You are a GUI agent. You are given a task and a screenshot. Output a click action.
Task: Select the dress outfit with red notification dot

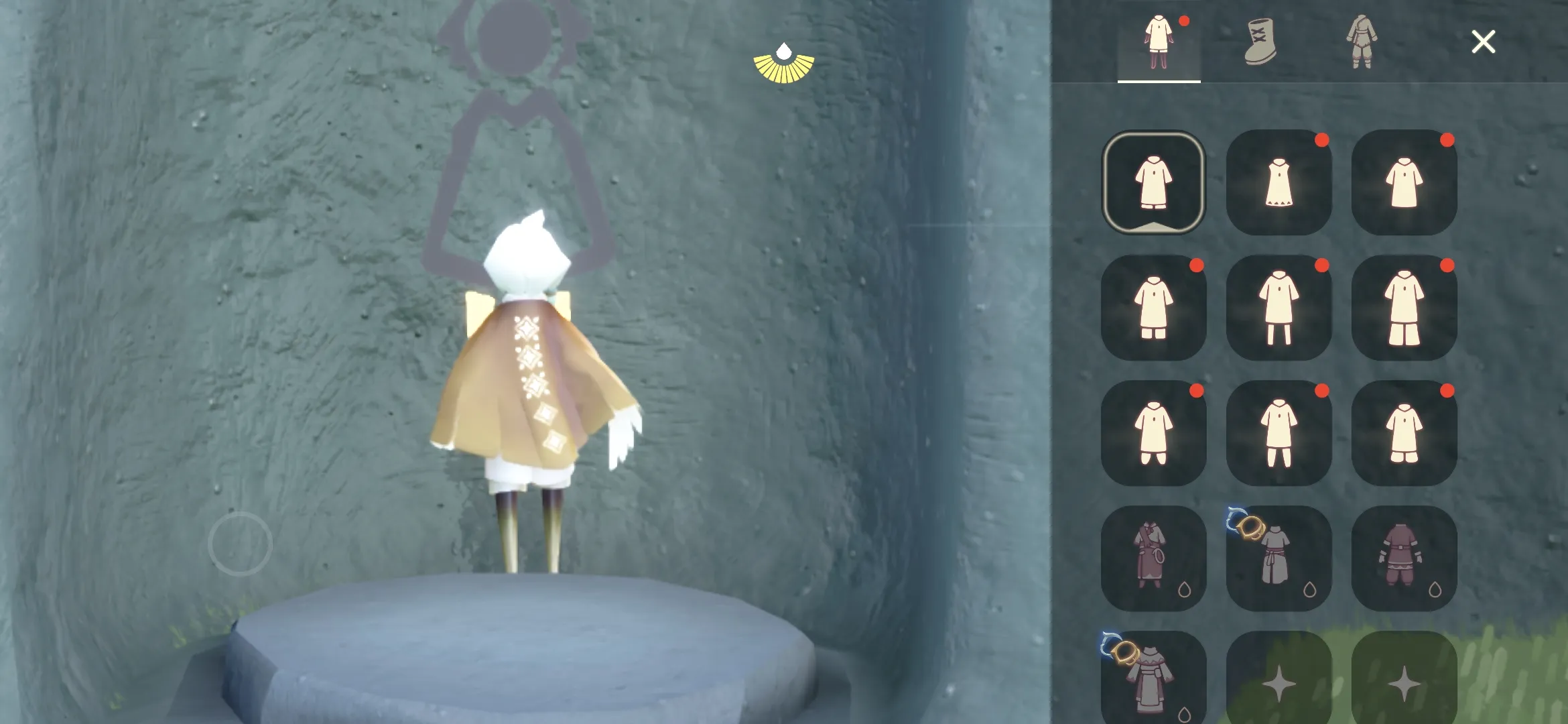point(1280,181)
